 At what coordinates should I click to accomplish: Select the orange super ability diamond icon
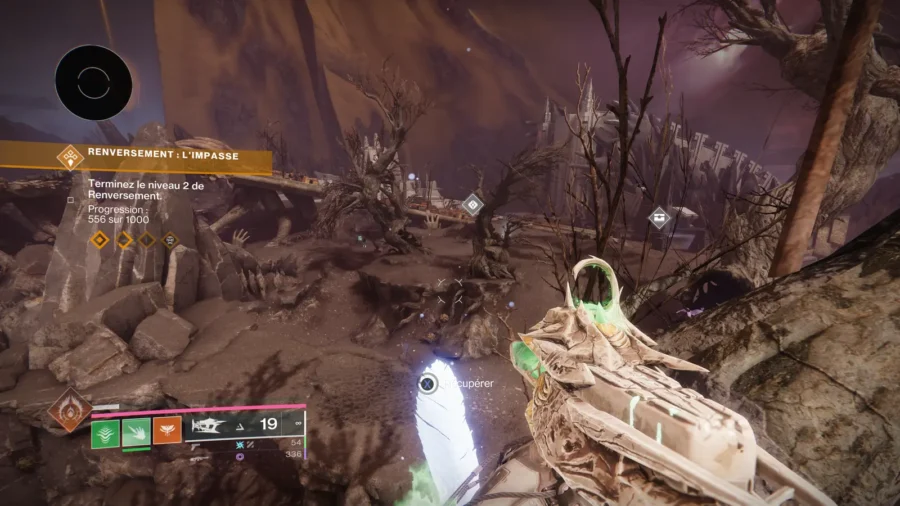click(x=70, y=409)
